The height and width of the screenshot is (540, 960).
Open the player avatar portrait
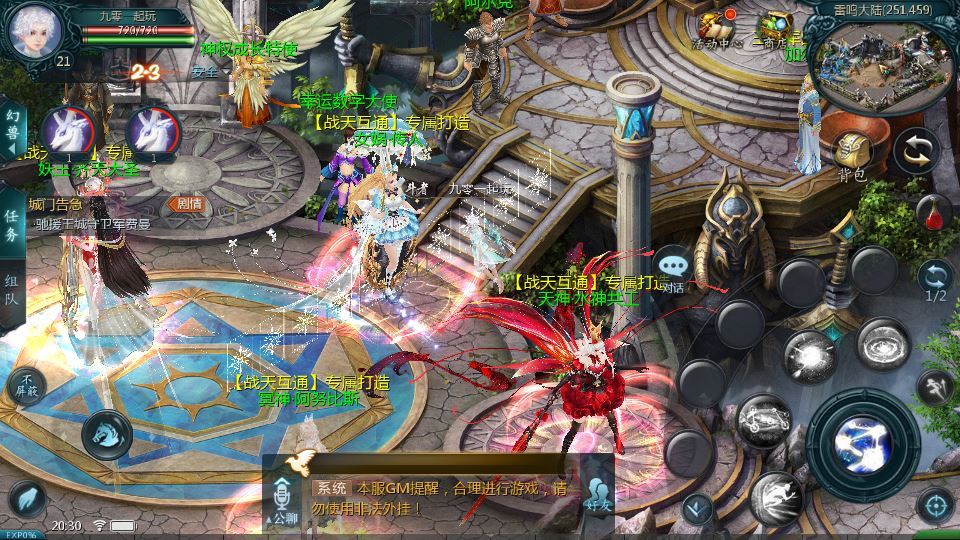coord(34,30)
